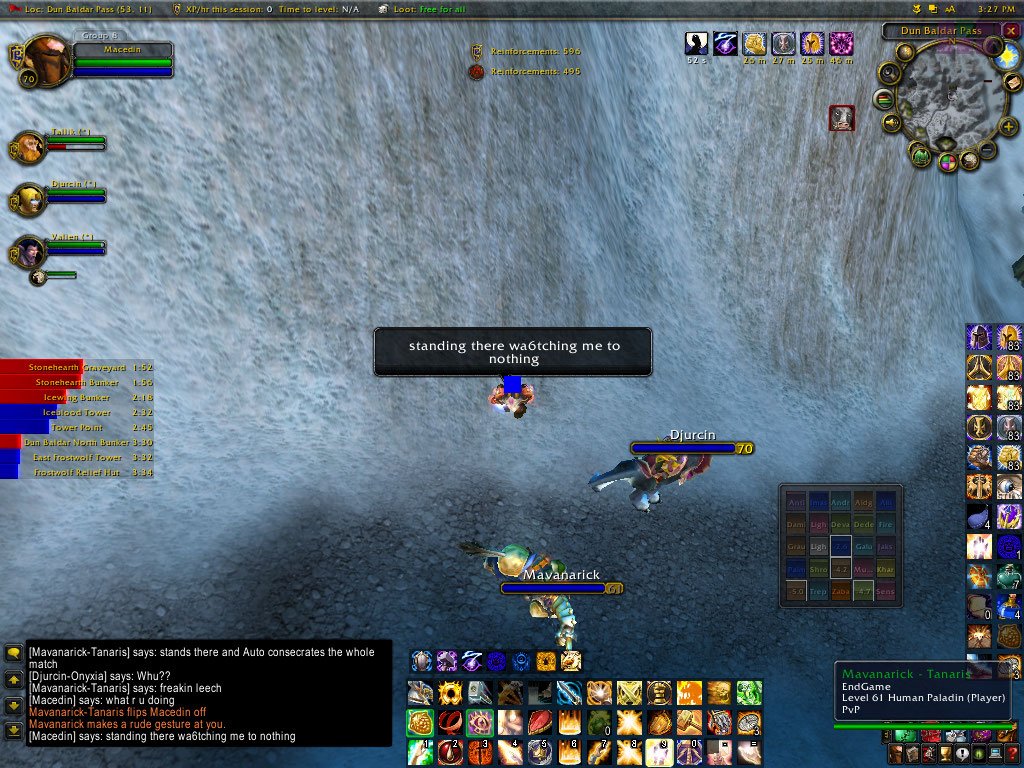Select Macedin's player portrait
This screenshot has height=768, width=1024.
point(44,60)
